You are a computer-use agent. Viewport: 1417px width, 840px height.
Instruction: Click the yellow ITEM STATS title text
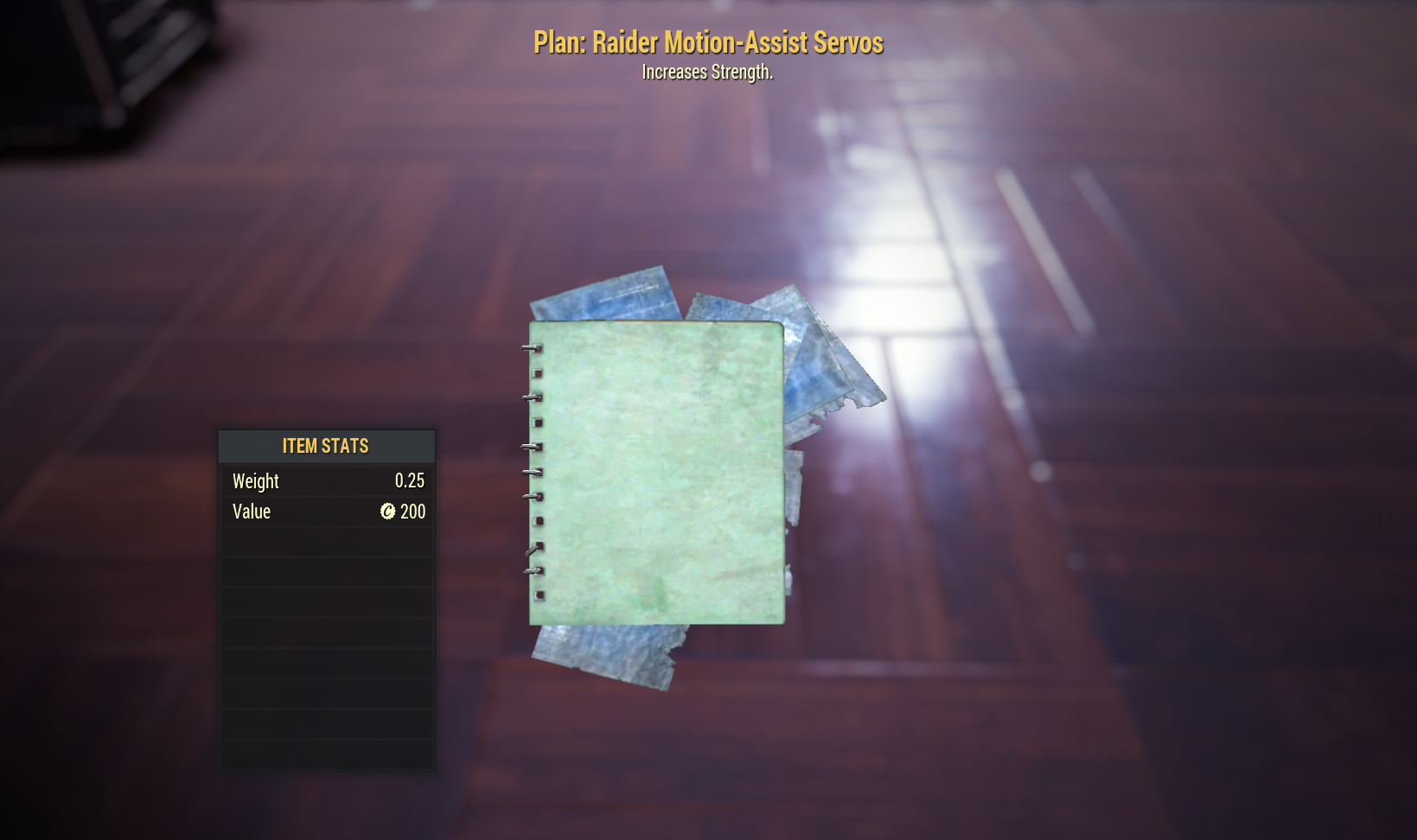tap(327, 446)
